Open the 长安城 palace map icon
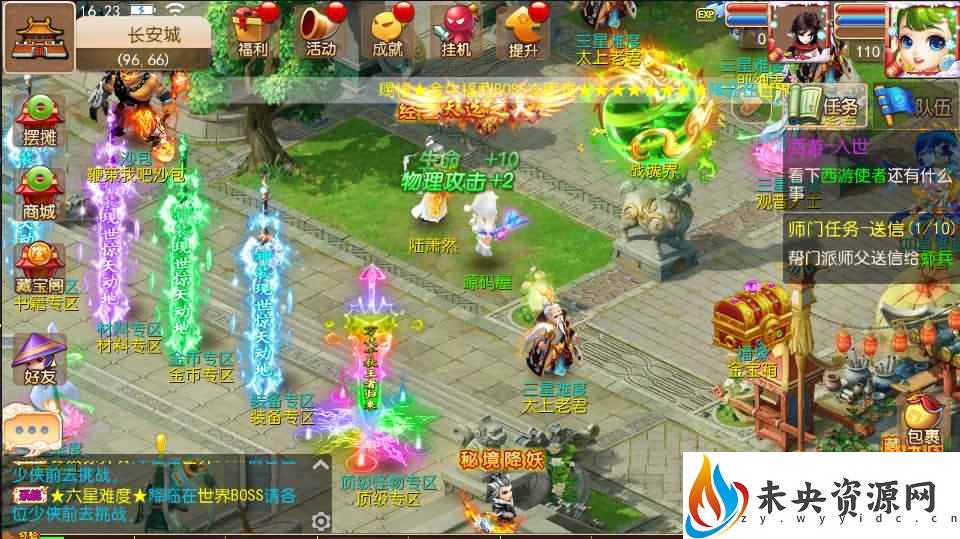 38,37
